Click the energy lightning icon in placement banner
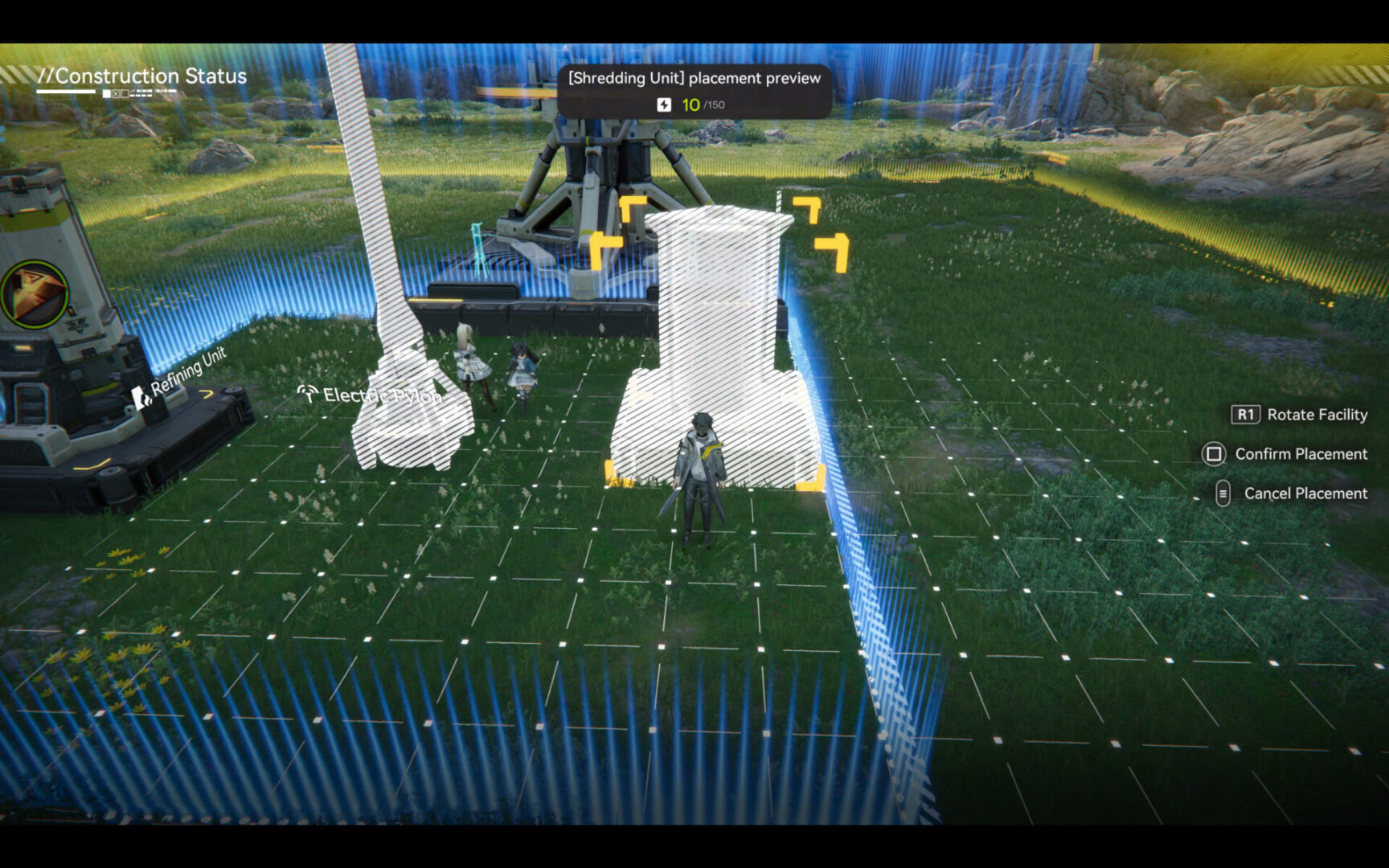The image size is (1389, 868). tap(664, 104)
